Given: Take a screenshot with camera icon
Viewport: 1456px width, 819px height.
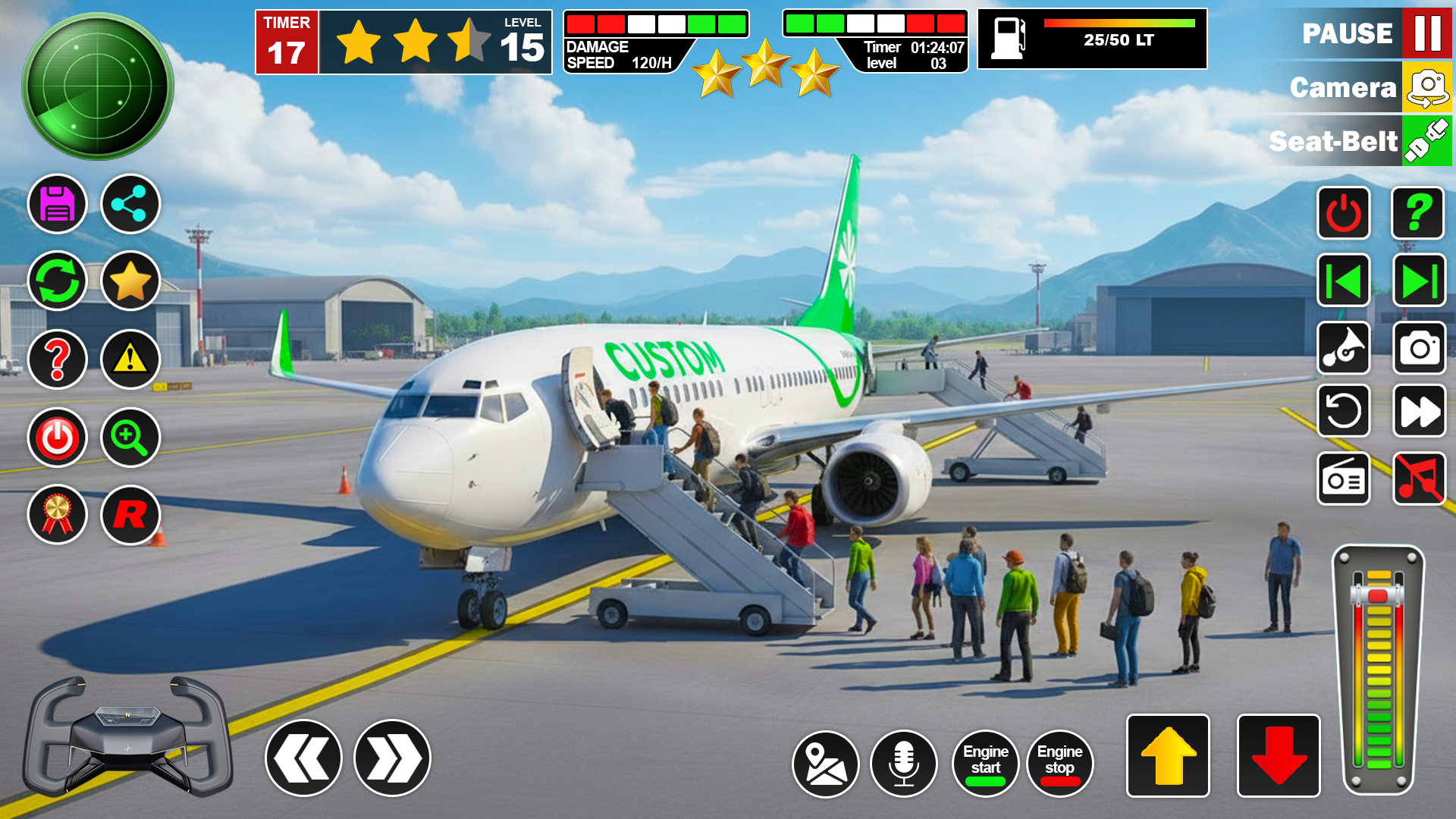Looking at the screenshot, I should click(1419, 348).
